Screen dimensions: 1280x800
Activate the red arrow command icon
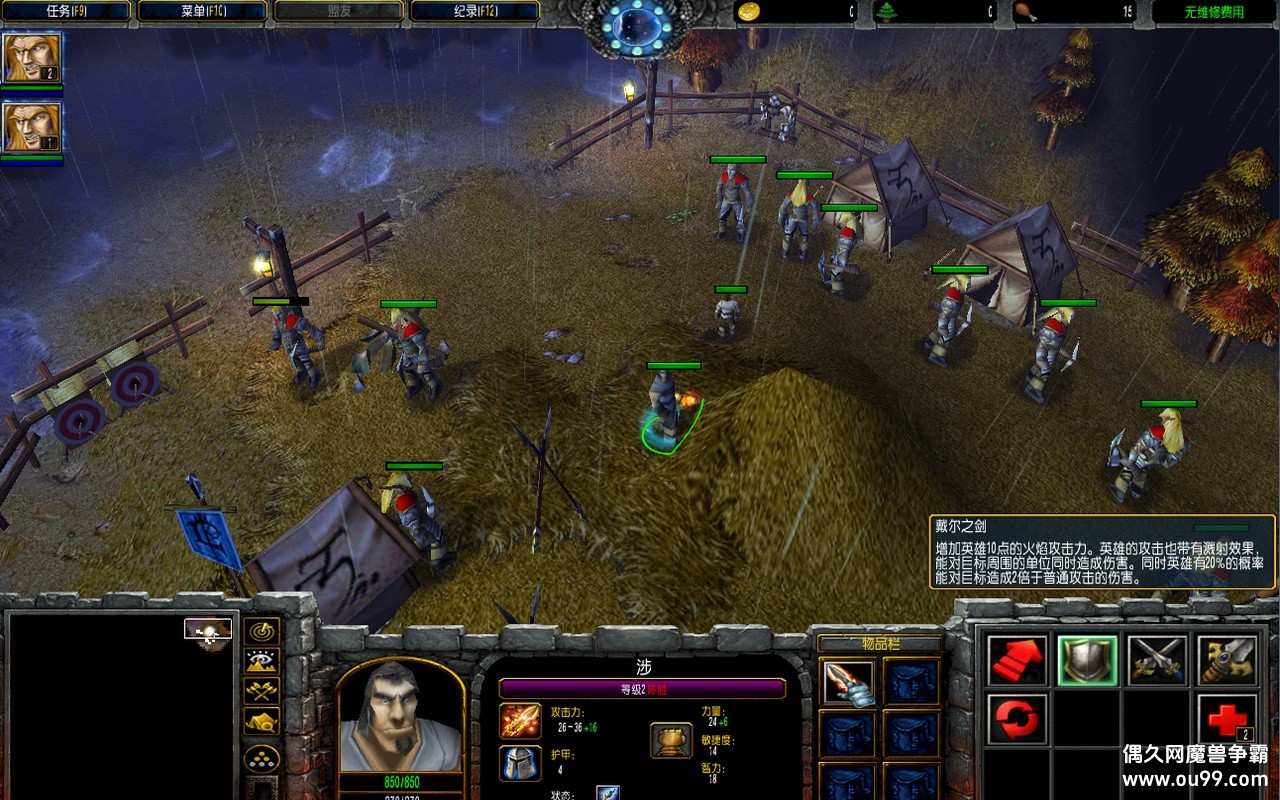coord(1018,661)
